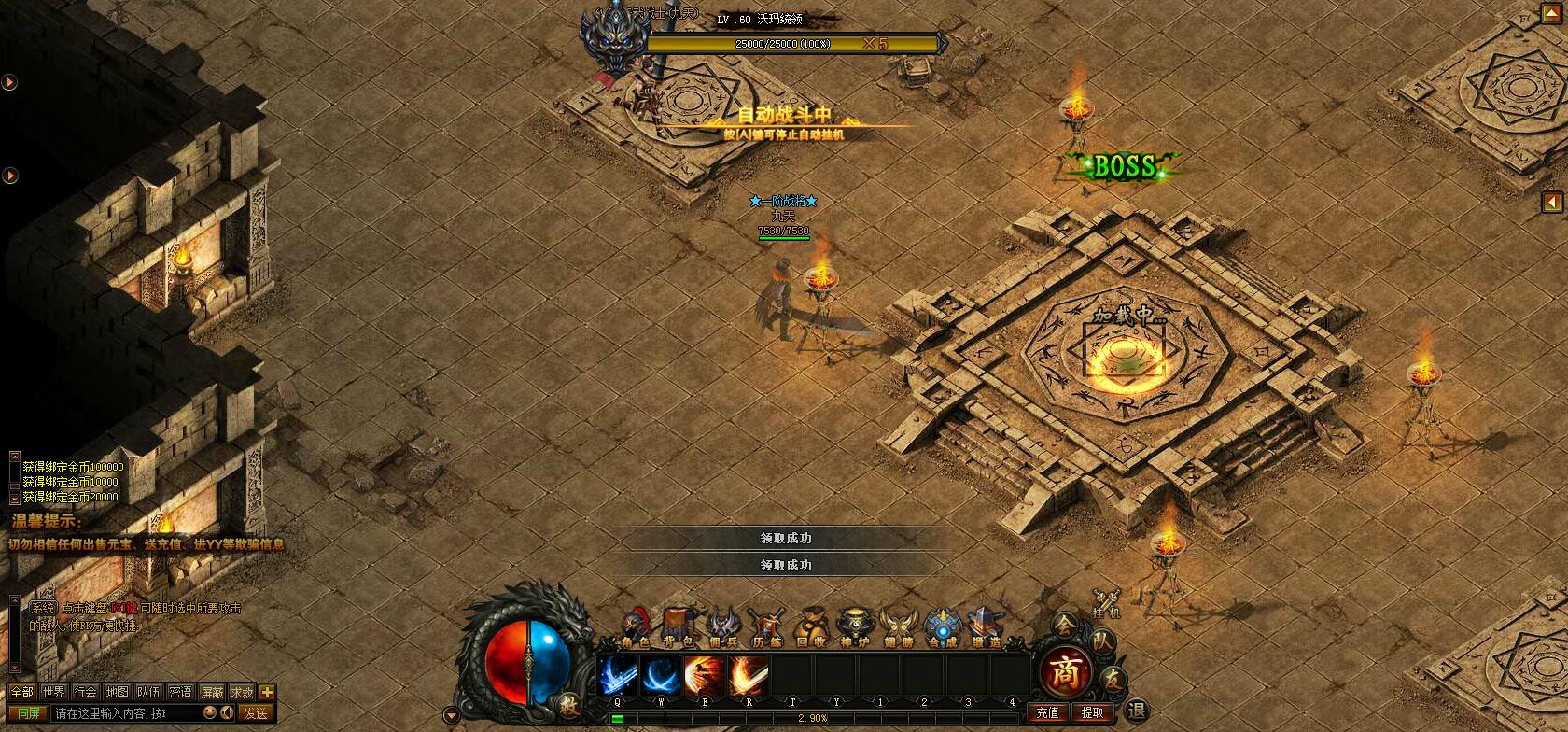1568x732 pixels.
Task: Open the 角色 character panel
Action: (636, 627)
